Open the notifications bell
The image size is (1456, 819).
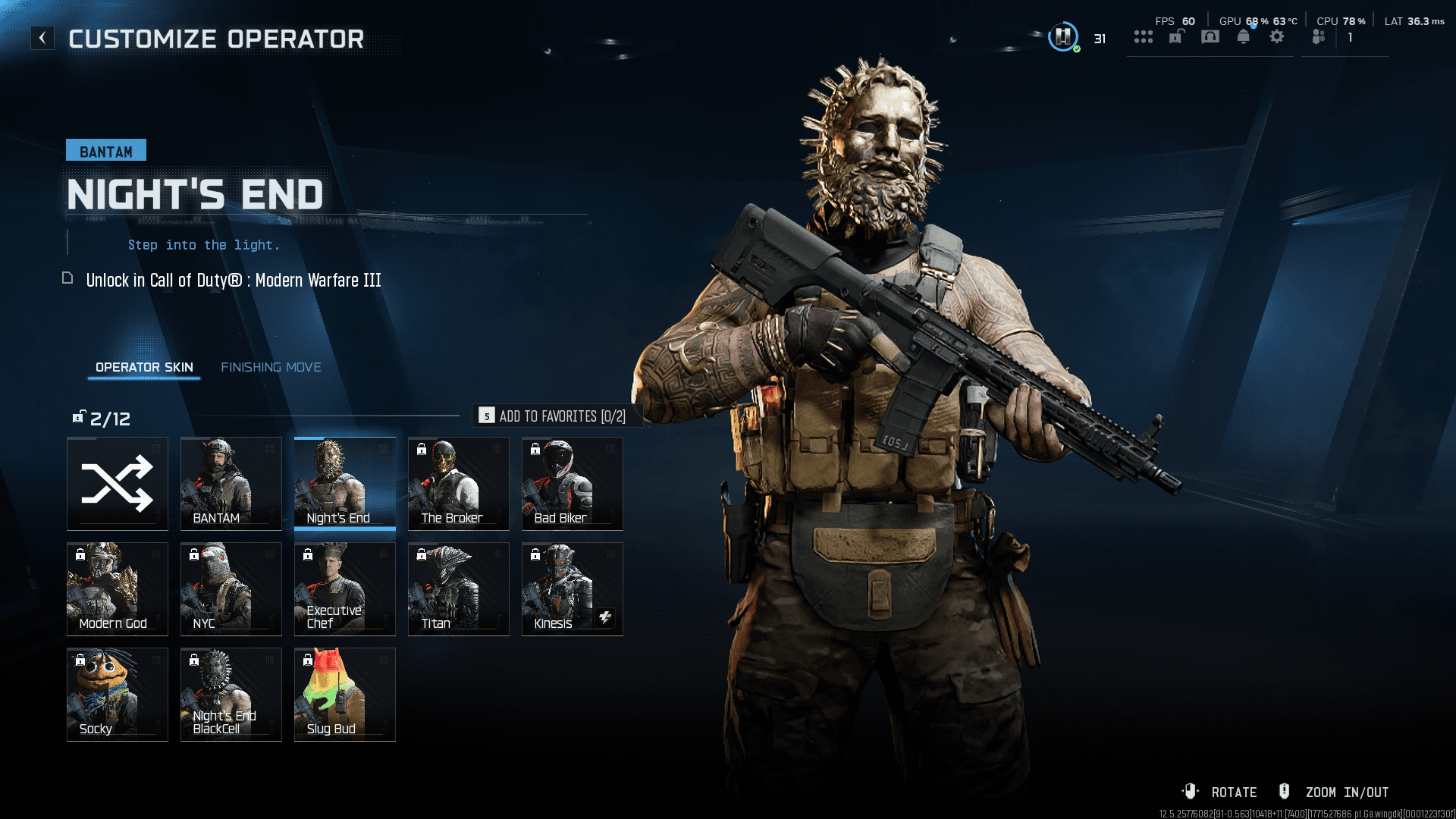pos(1244,37)
